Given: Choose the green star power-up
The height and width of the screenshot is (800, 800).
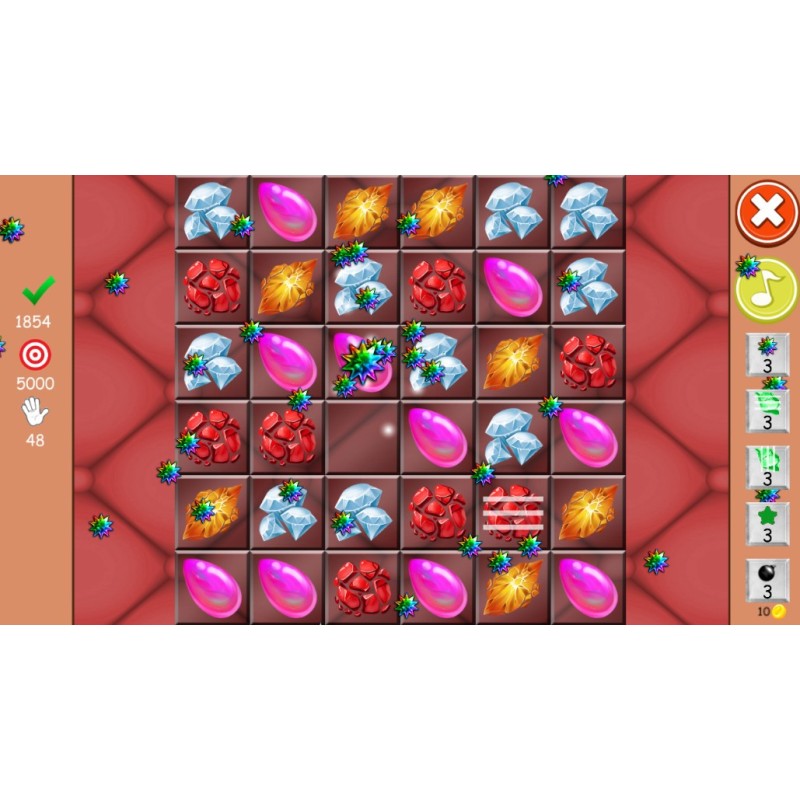Looking at the screenshot, I should 767,523.
